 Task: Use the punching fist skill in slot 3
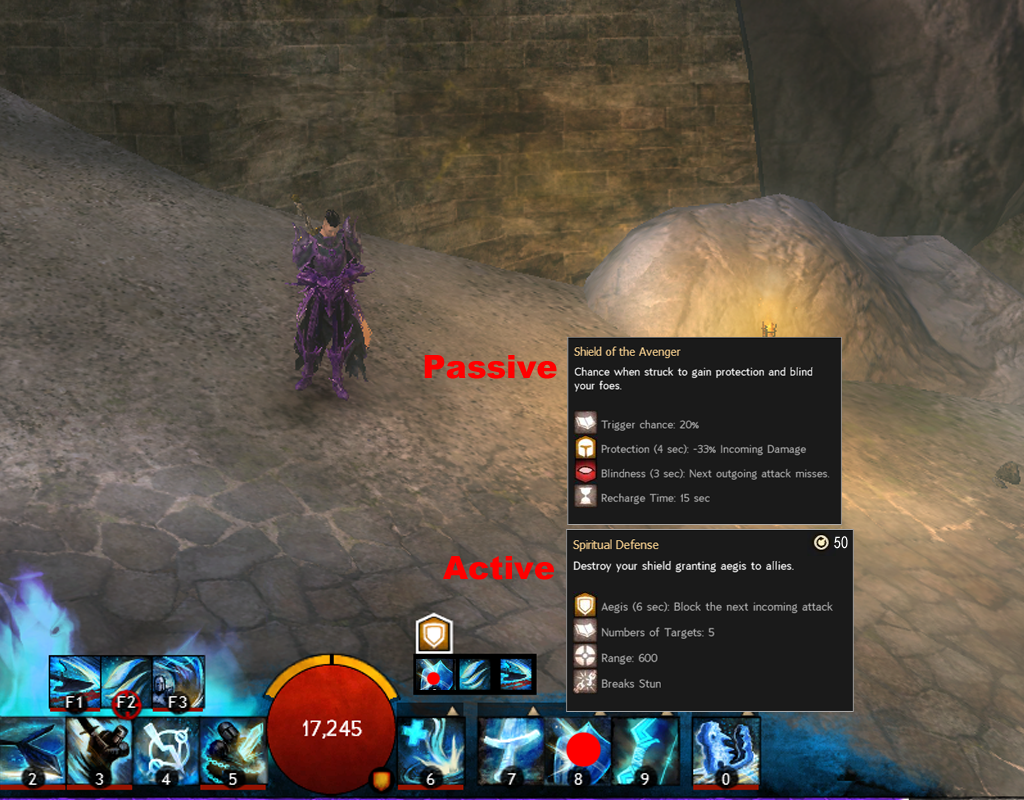click(x=98, y=750)
